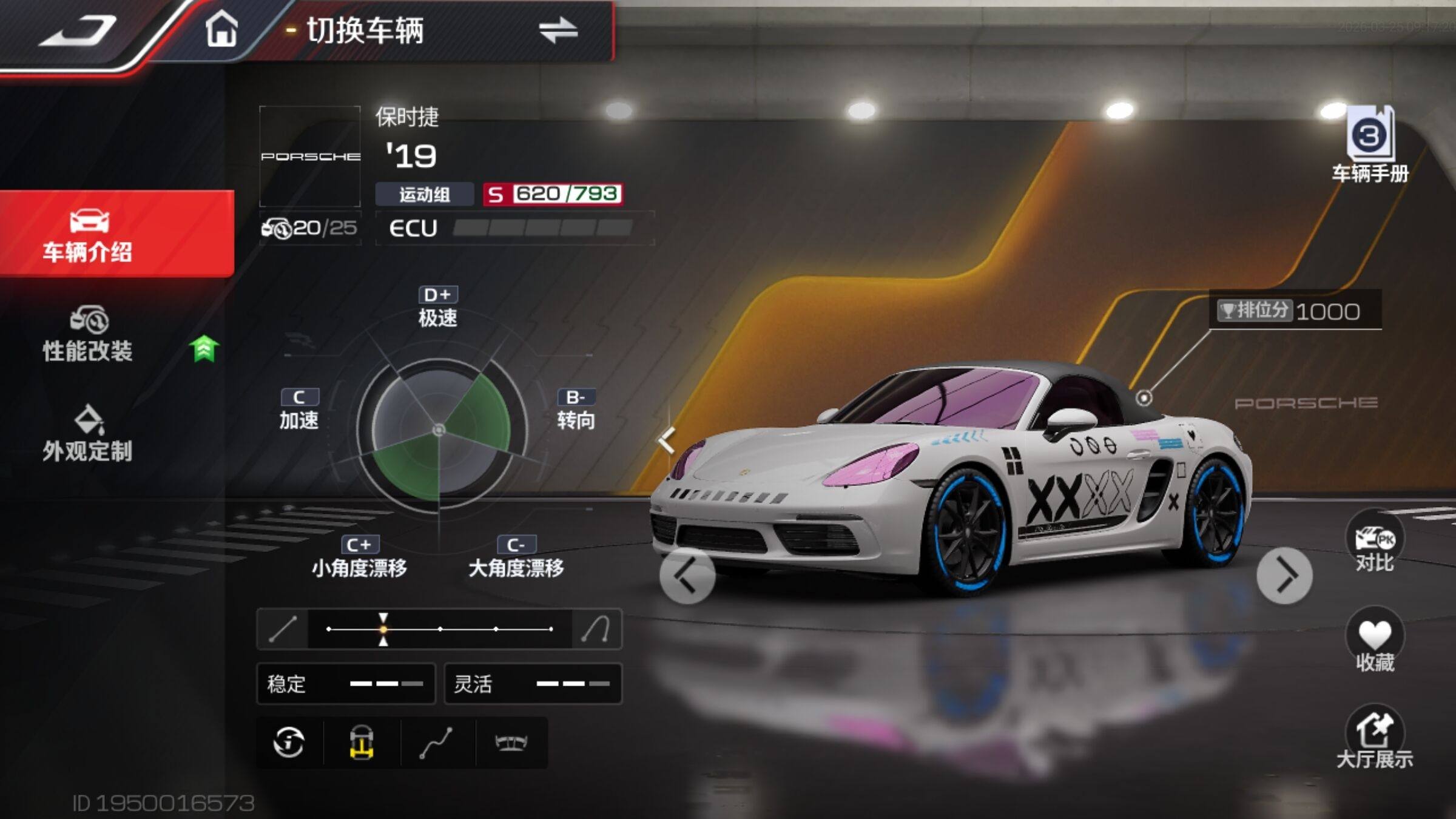Open the 外观定制 appearance customization tab

point(89,434)
